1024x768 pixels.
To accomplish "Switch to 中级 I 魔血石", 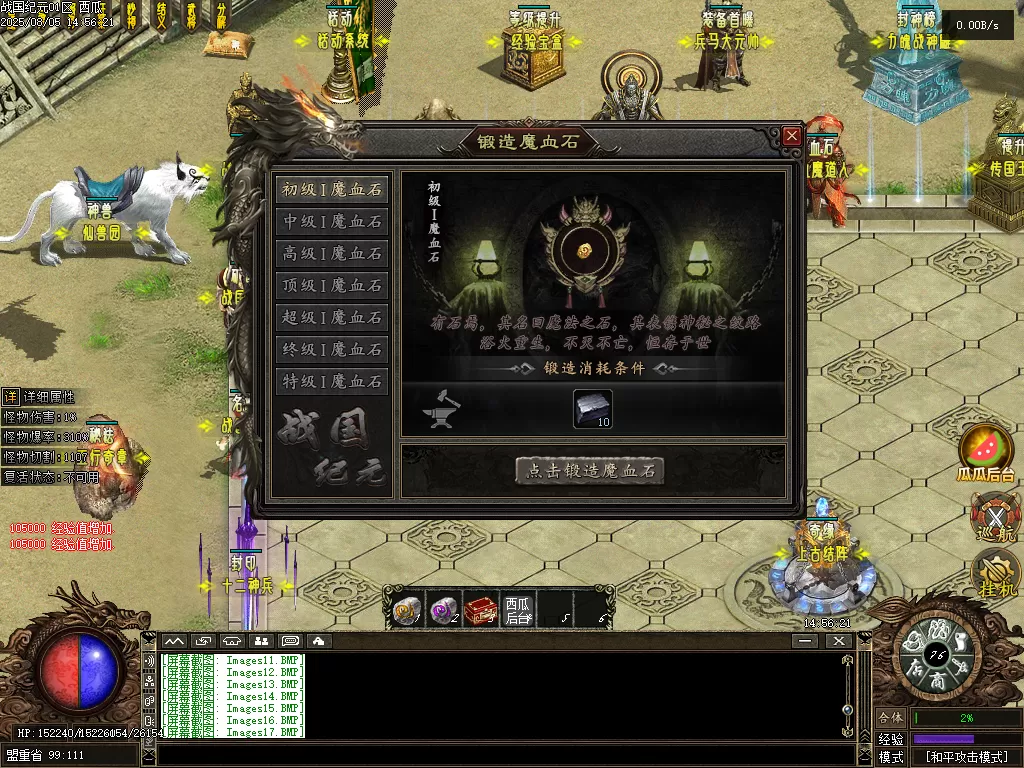I will (x=331, y=221).
